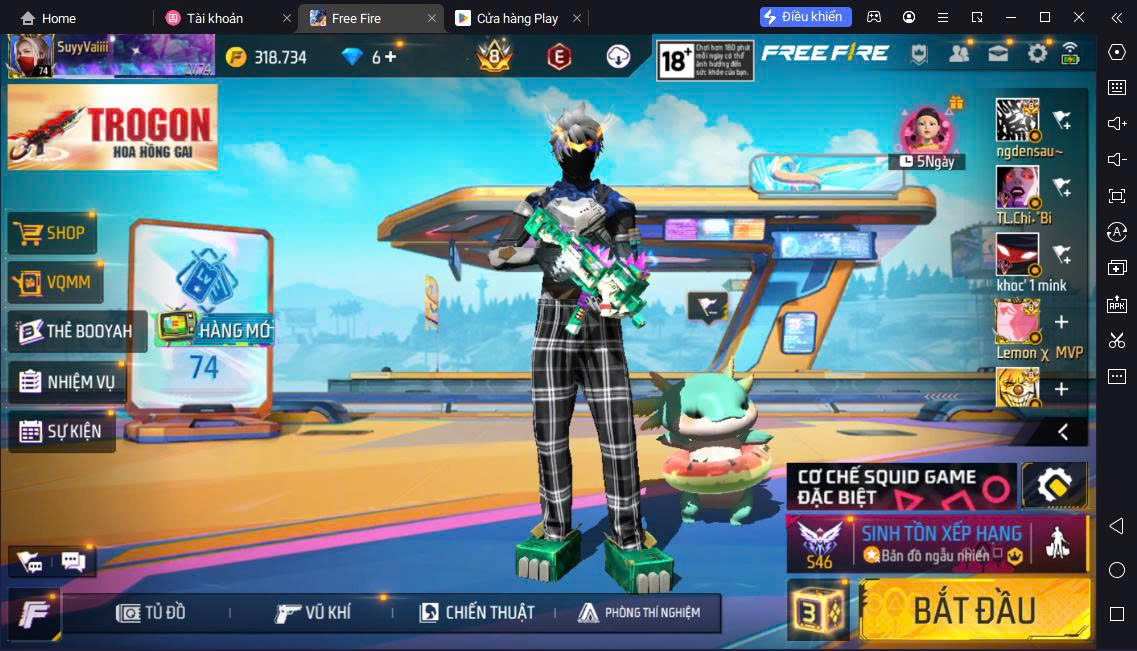The width and height of the screenshot is (1137, 651).
Task: Invite friend Lemon x MVP
Action: pos(1061,322)
